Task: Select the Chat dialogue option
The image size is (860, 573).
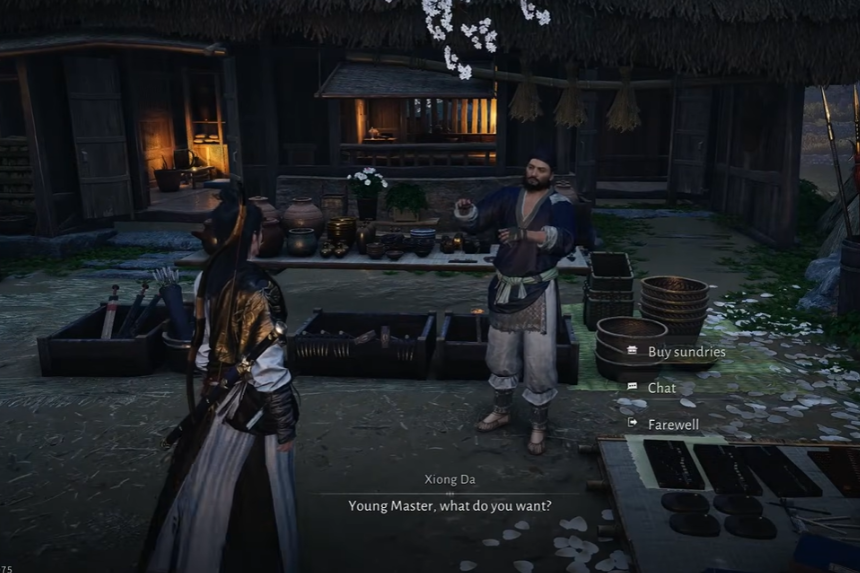Action: (x=661, y=388)
